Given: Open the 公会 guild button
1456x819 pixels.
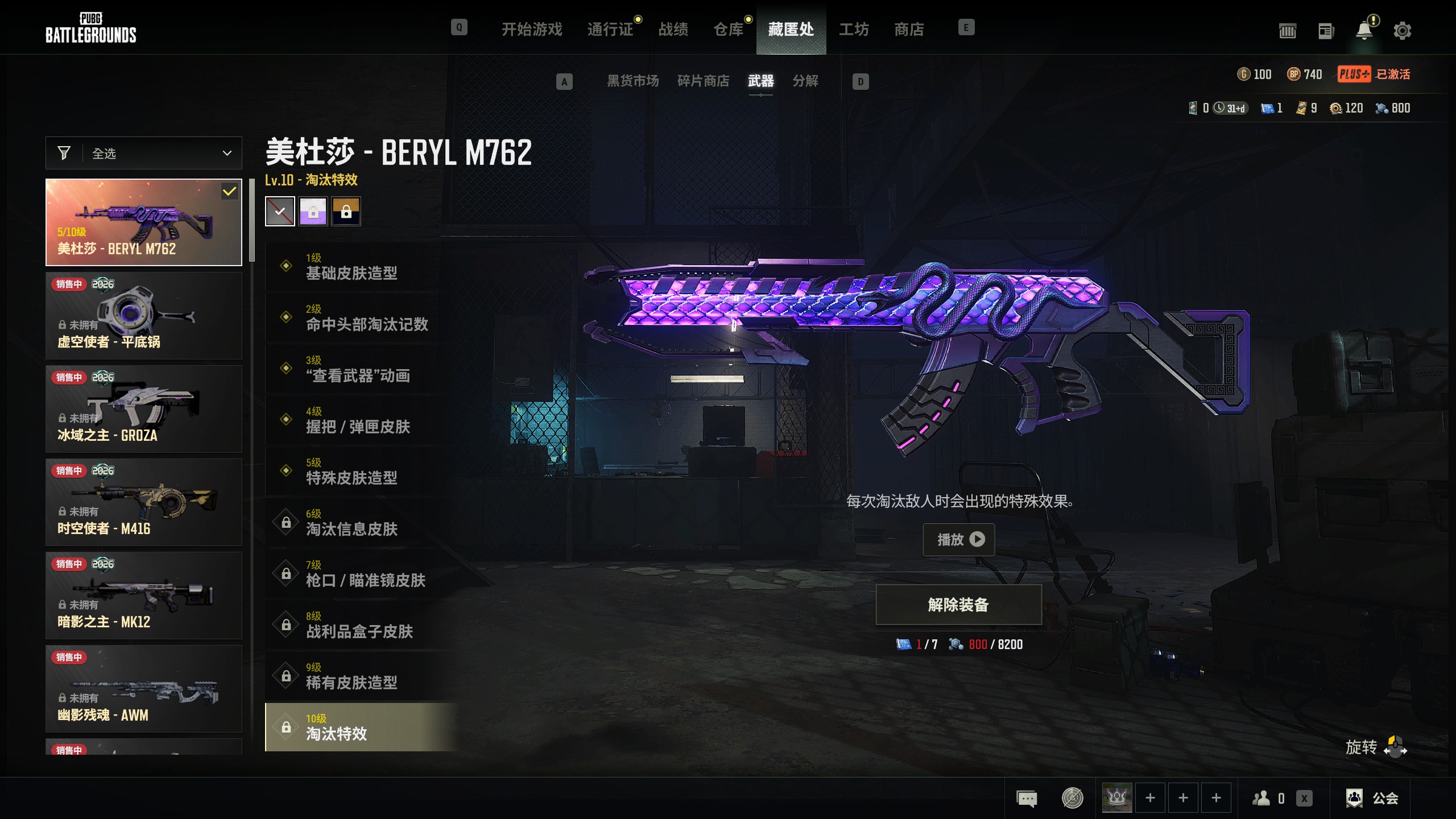Looking at the screenshot, I should click(1373, 798).
